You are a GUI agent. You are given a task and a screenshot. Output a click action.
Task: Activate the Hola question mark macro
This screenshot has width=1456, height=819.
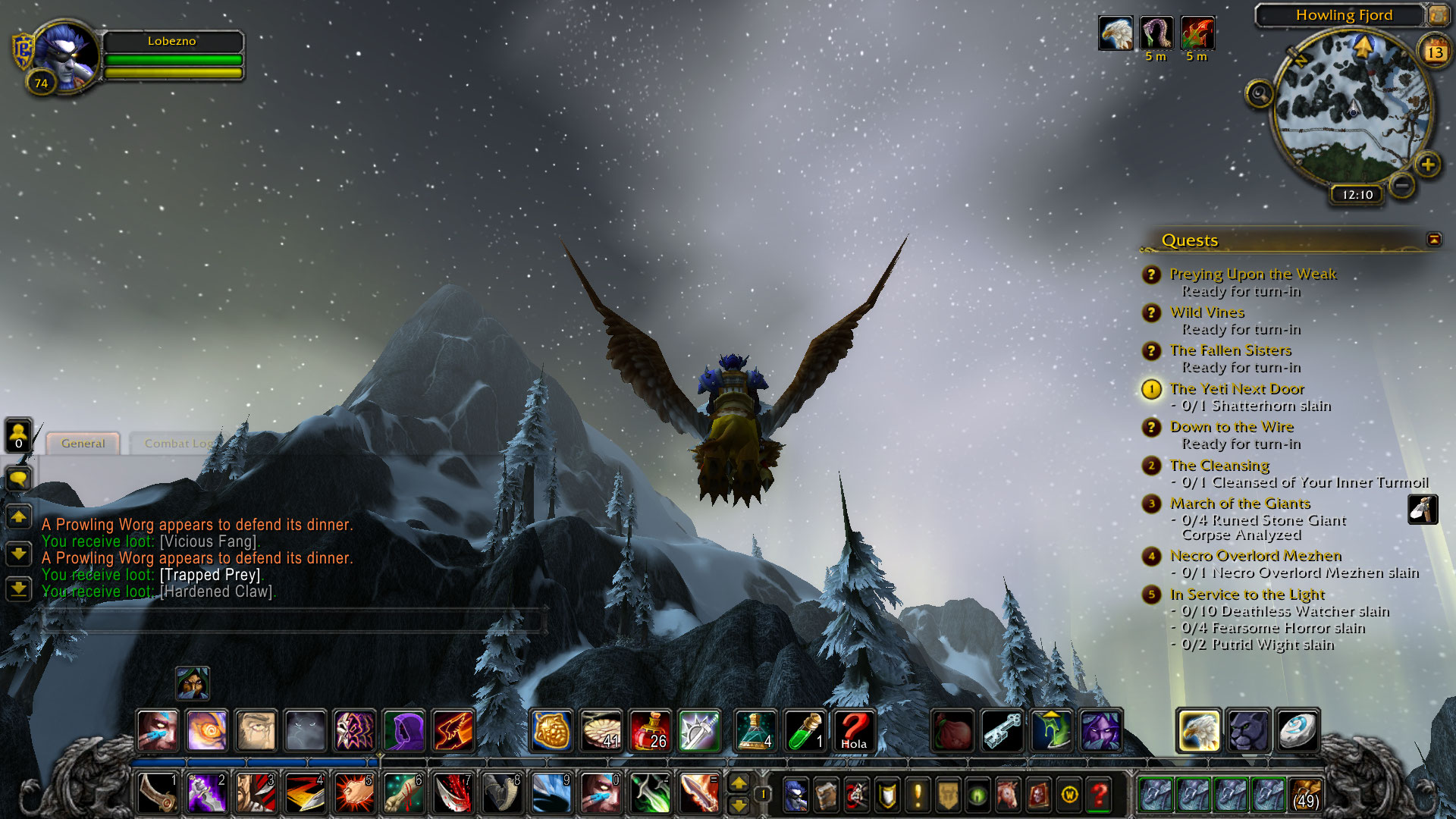coord(853,730)
